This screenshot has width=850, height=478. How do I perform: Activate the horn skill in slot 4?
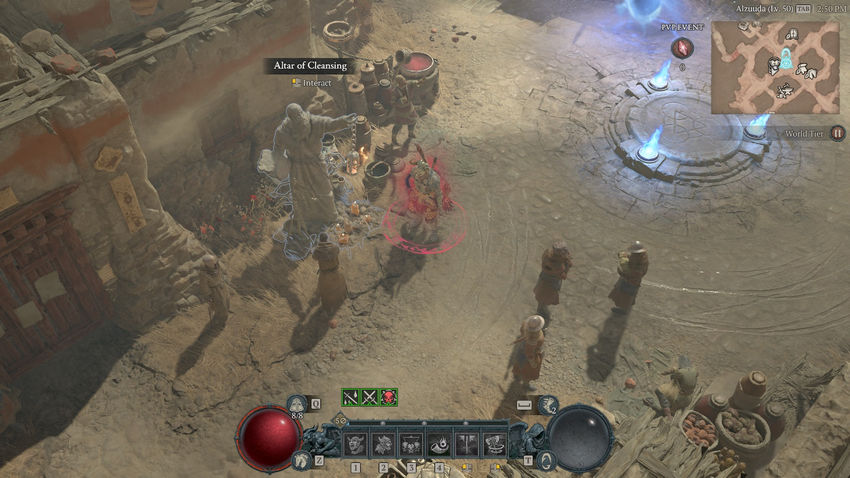pyautogui.click(x=439, y=443)
